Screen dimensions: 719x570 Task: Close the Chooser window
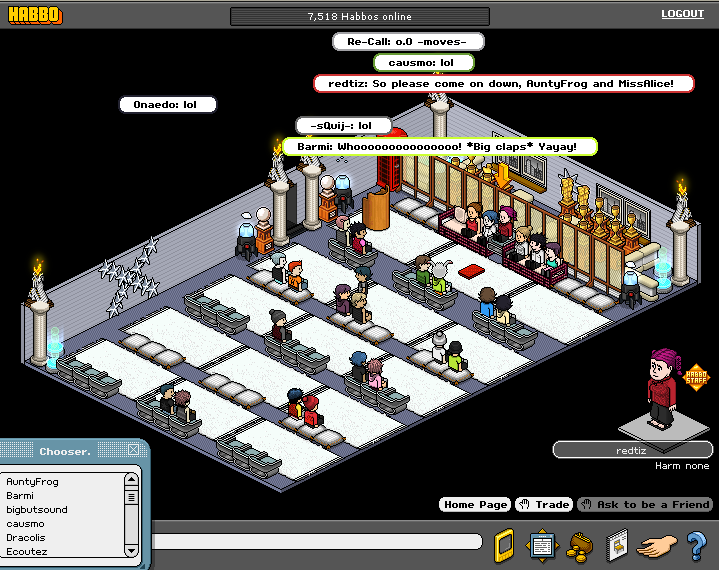(134, 450)
